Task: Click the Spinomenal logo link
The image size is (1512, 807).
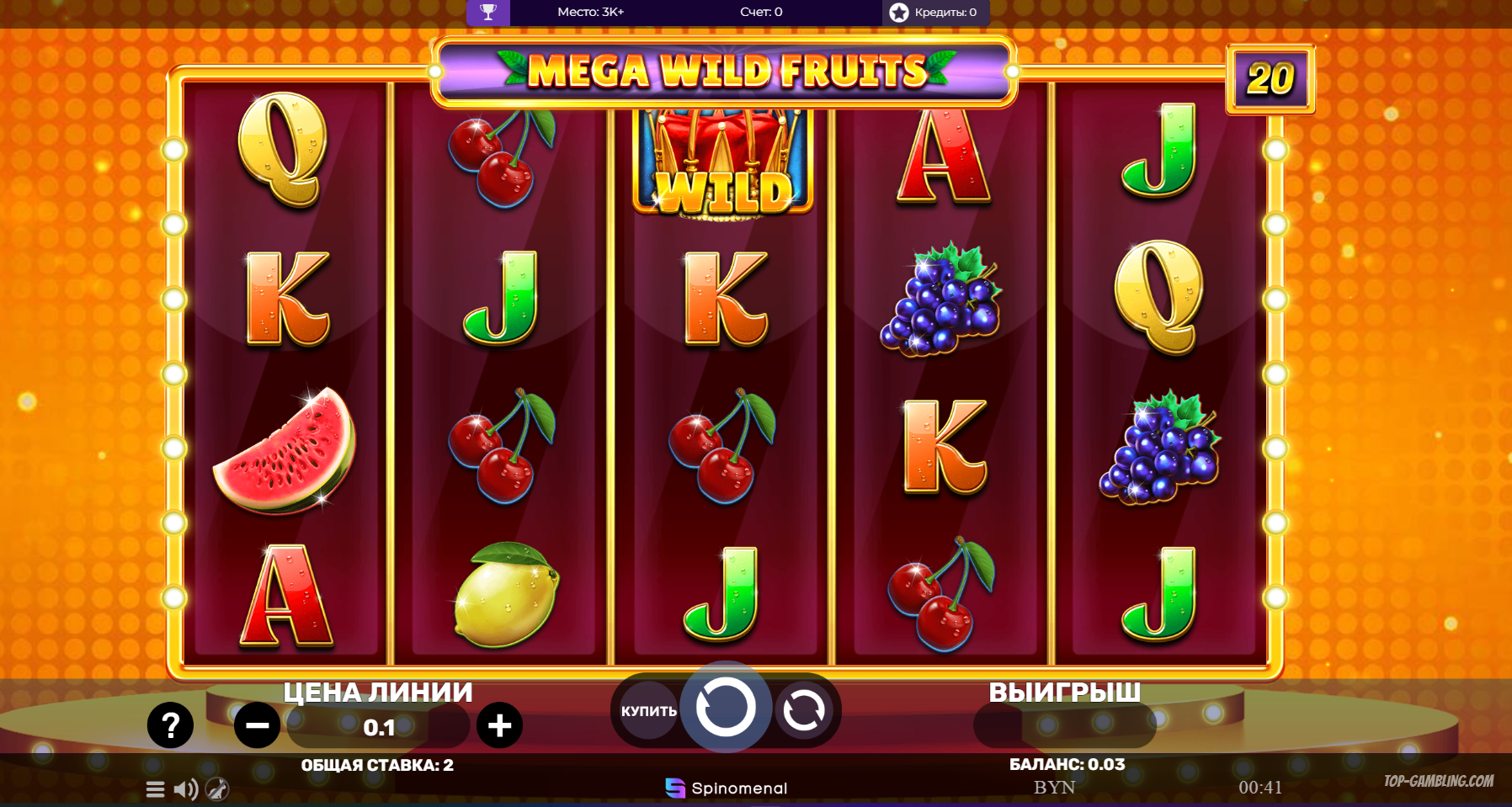Action: point(727,788)
